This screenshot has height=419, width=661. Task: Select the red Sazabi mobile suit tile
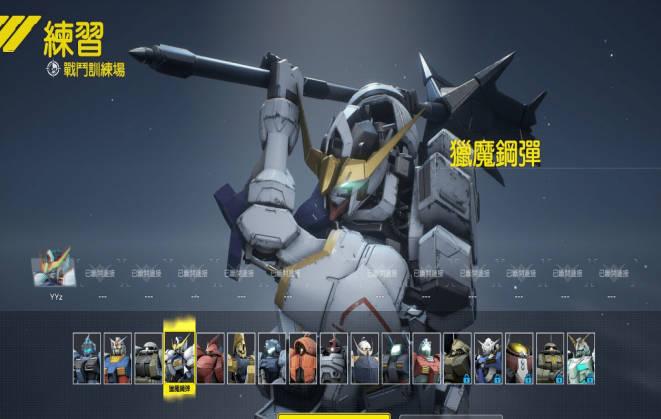click(210, 358)
